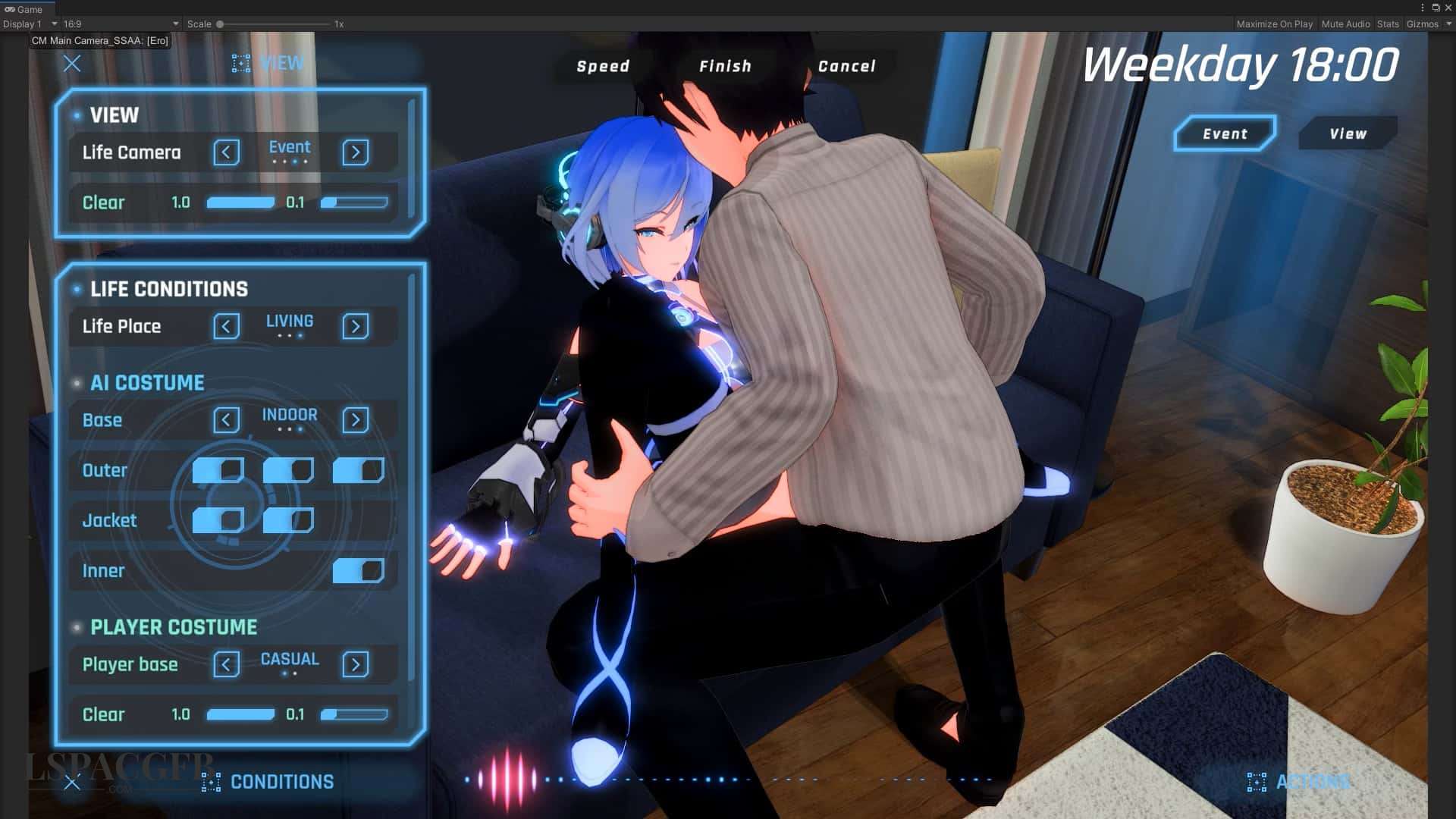Close the VIEW panel with its X

point(72,64)
